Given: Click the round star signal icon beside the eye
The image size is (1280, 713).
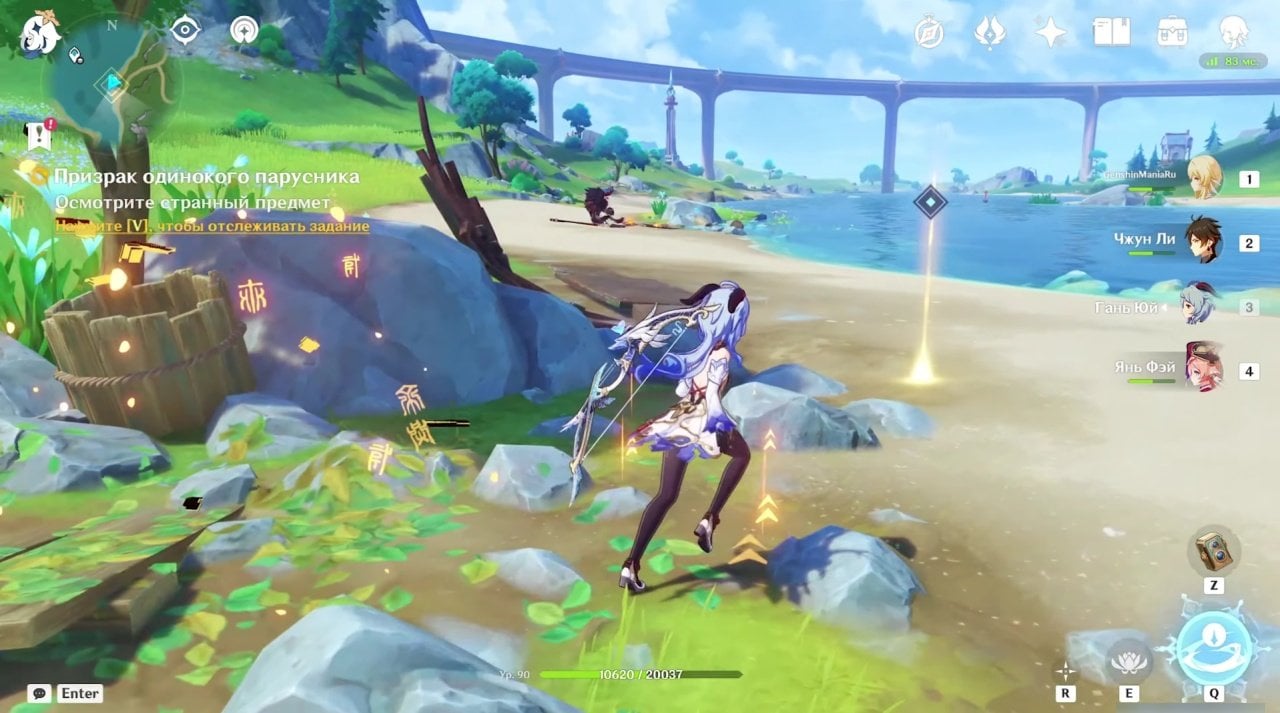Looking at the screenshot, I should click(244, 30).
